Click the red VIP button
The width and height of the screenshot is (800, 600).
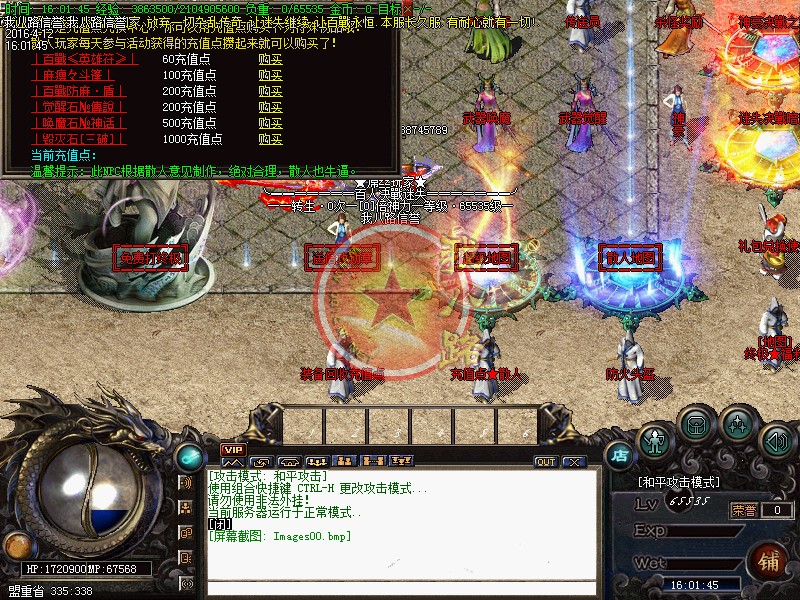233,450
